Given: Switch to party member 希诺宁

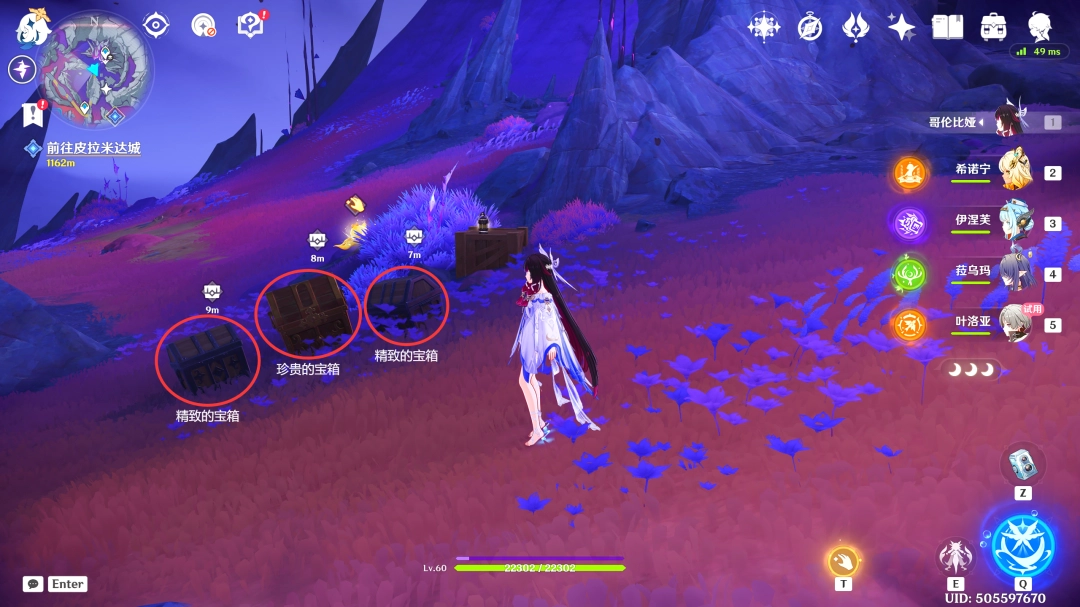Looking at the screenshot, I should (x=1018, y=171).
